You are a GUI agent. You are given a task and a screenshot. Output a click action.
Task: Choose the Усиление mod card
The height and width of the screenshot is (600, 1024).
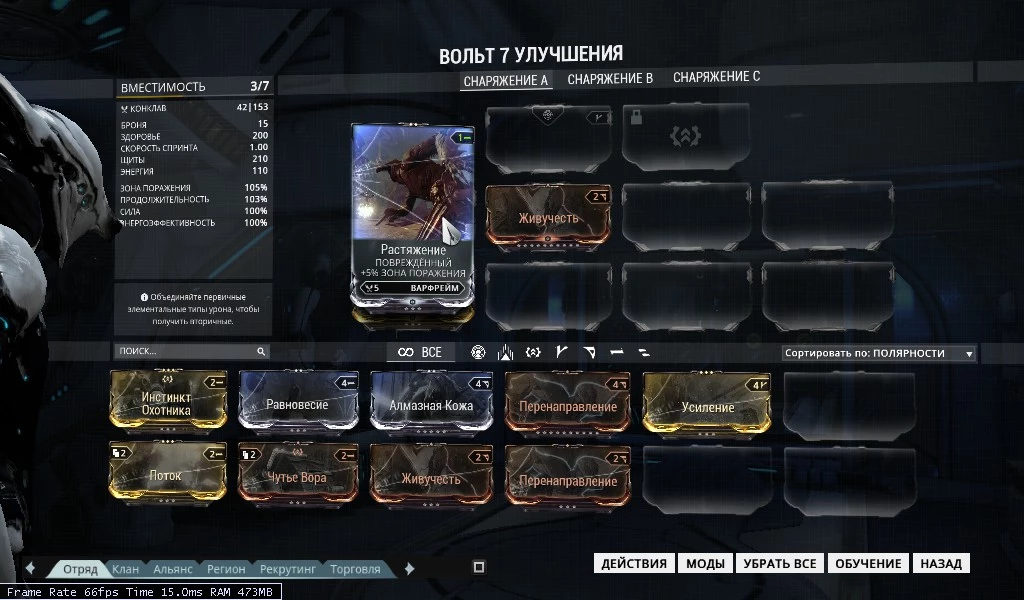click(x=709, y=406)
